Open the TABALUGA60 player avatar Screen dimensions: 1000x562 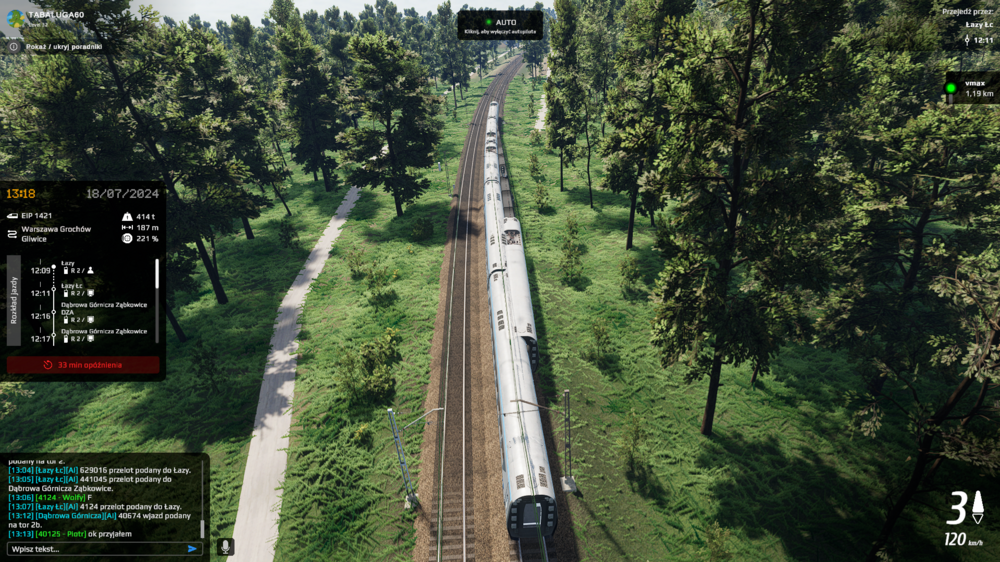[x=16, y=17]
